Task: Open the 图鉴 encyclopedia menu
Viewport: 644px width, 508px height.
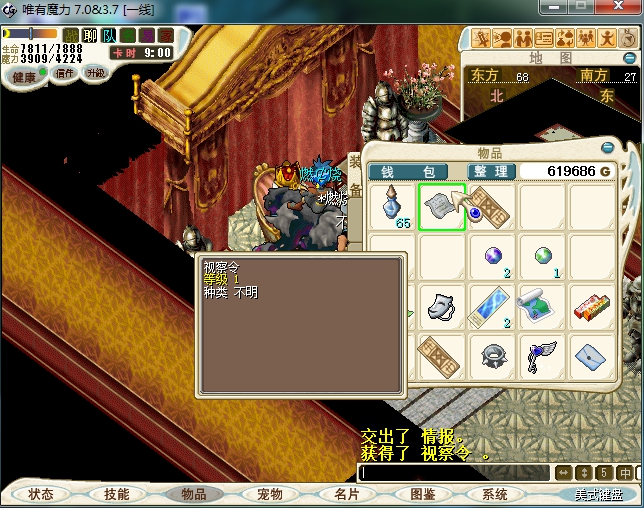Action: tap(421, 494)
